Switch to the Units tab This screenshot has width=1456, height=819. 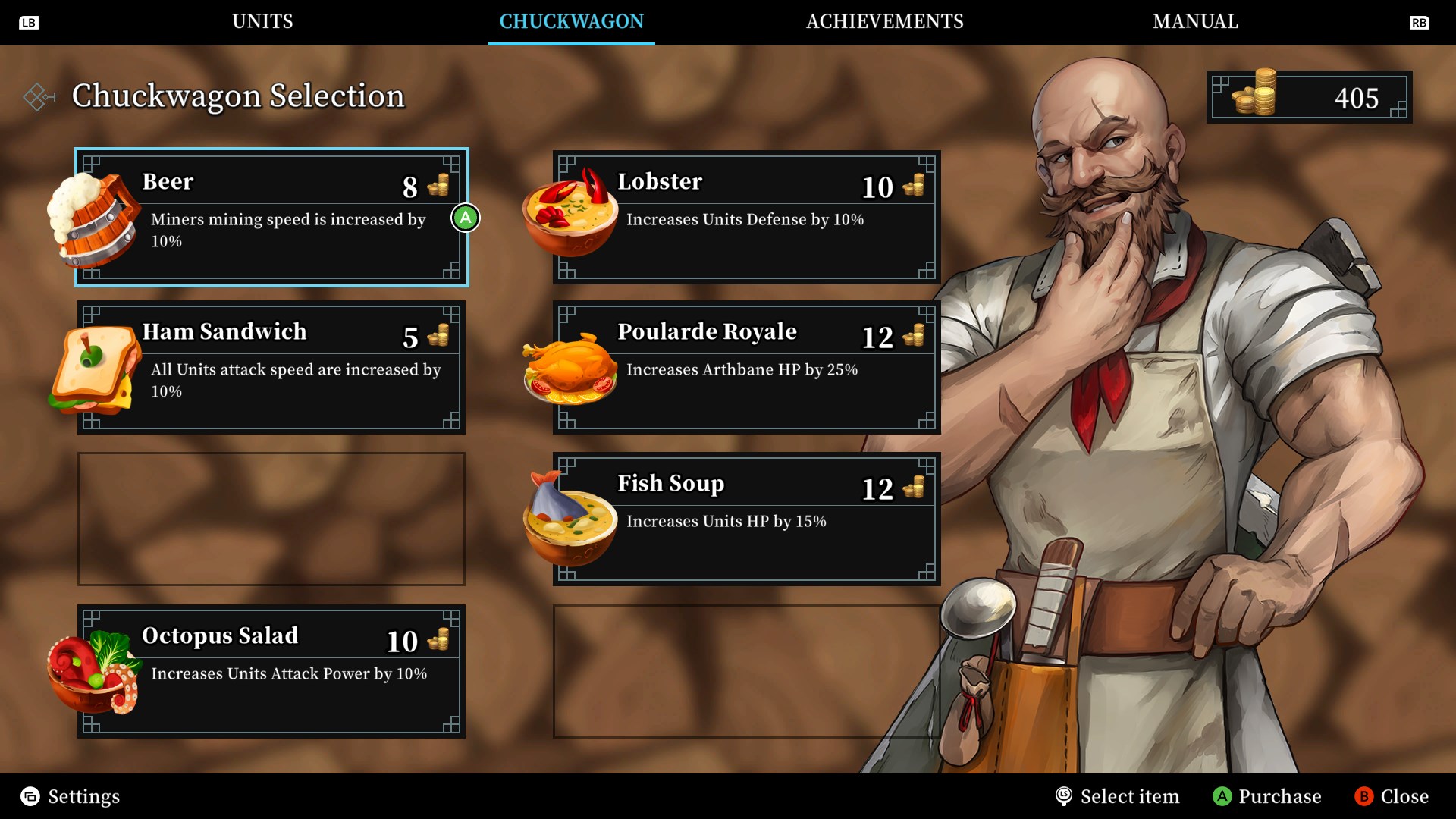pos(262,21)
